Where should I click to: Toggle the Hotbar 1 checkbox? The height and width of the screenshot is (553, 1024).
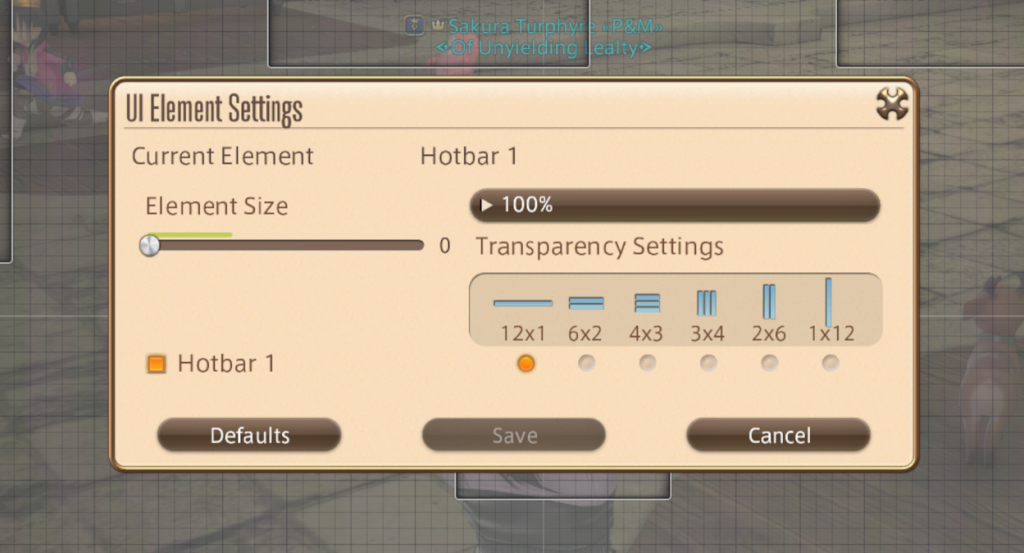tap(157, 364)
